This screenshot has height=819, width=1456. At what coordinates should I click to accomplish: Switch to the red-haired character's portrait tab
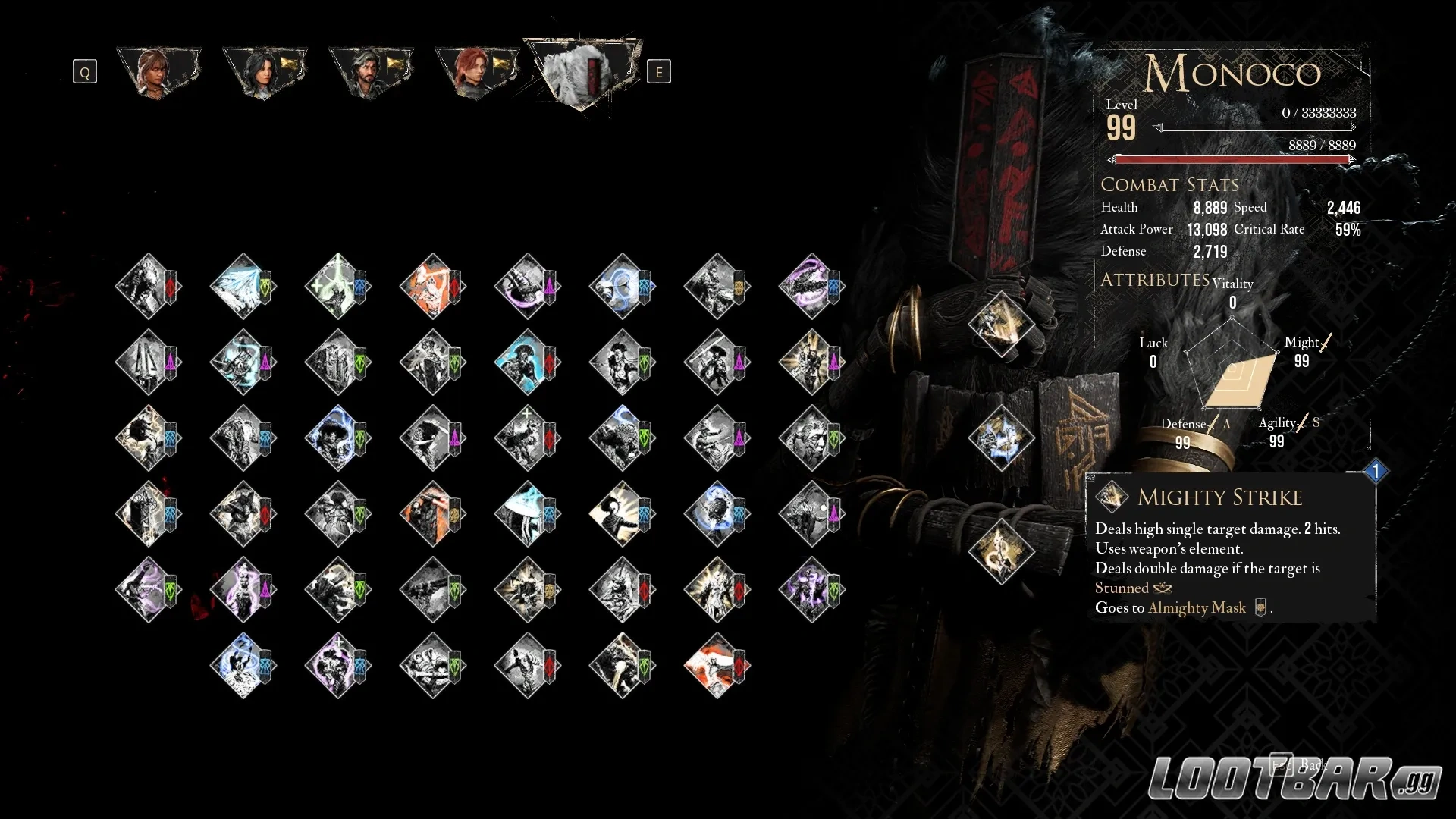pyautogui.click(x=474, y=71)
